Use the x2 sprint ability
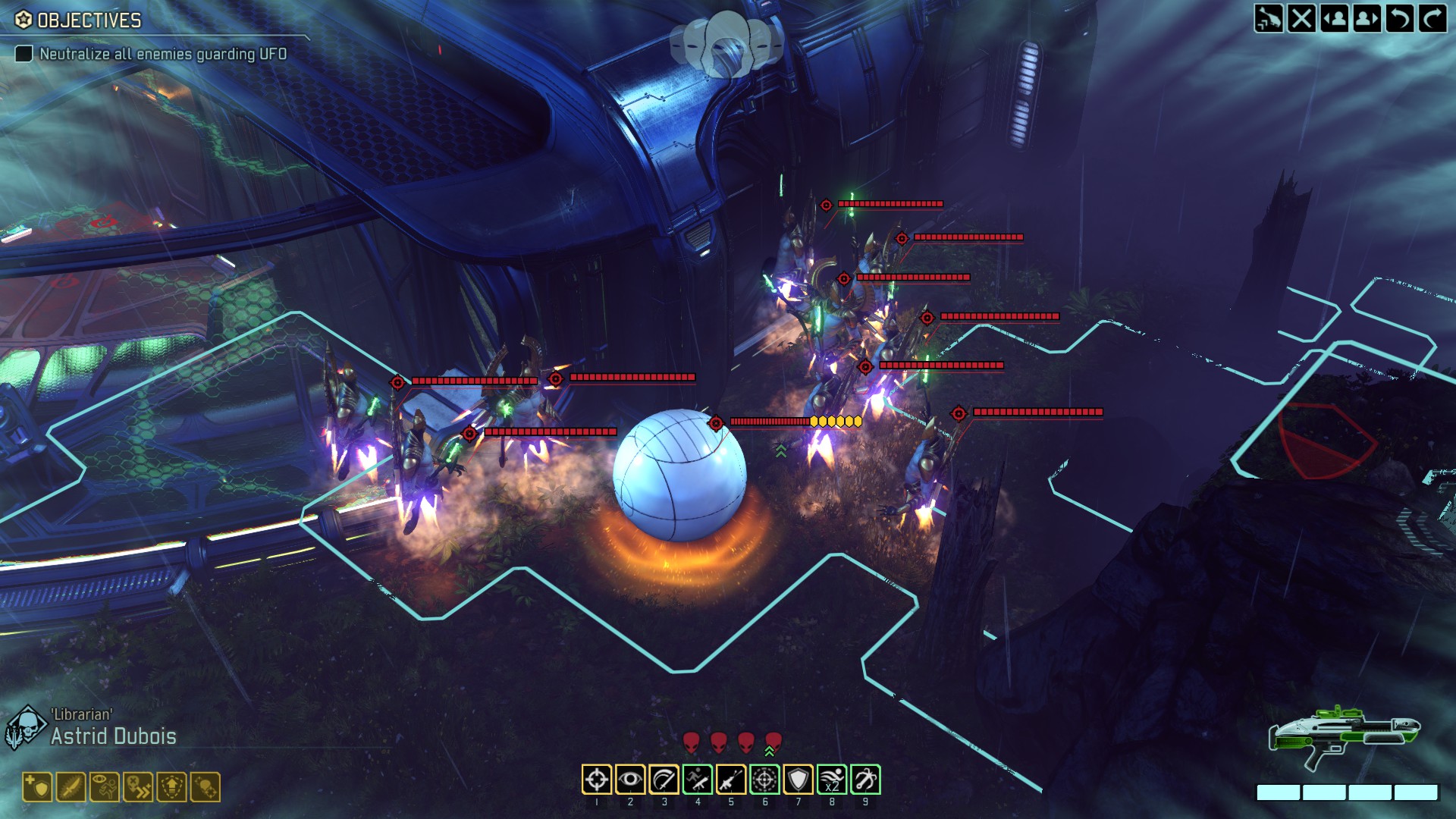This screenshot has height=819, width=1456. coord(832,780)
